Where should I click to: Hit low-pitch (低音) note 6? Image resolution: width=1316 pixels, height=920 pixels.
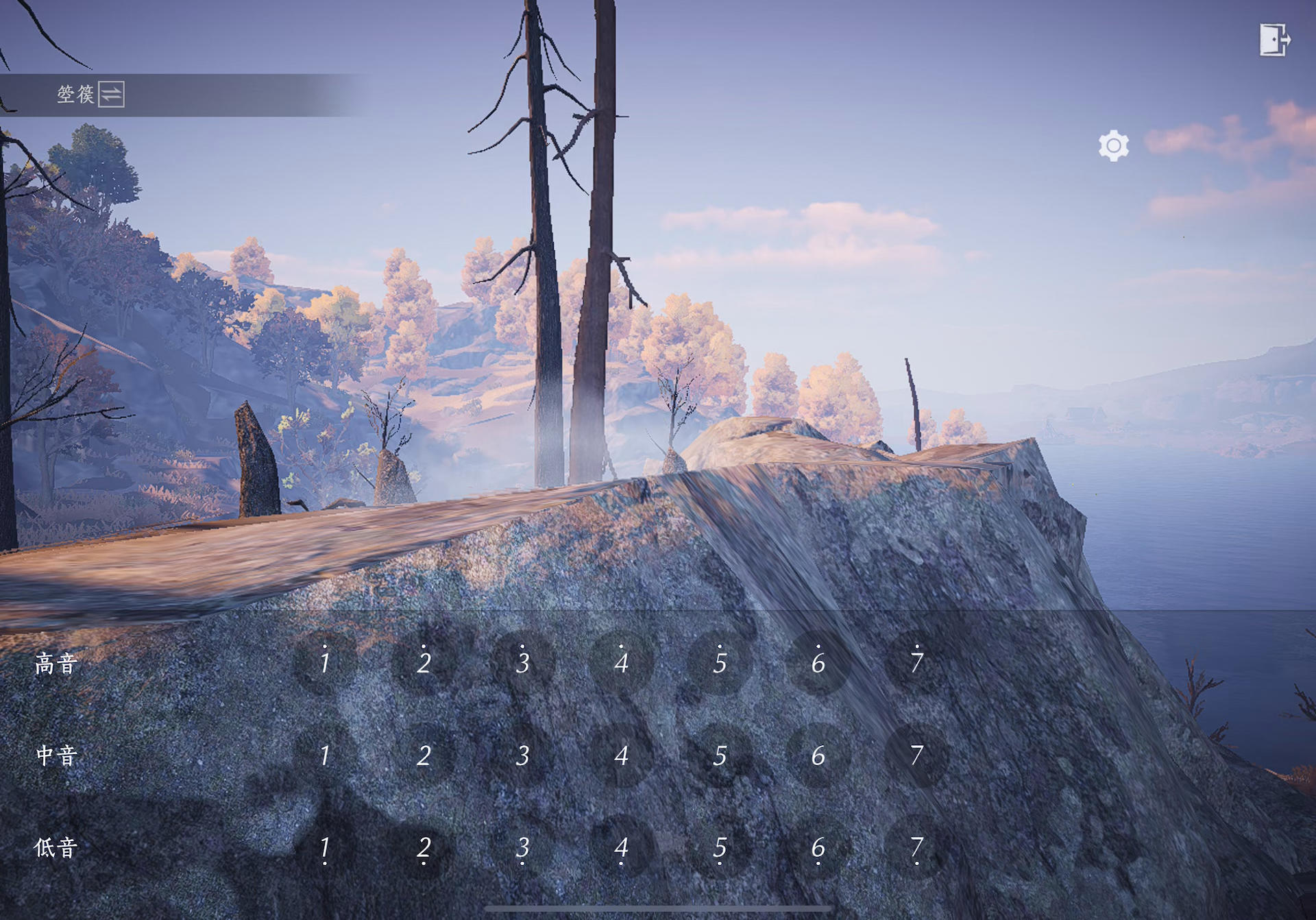pyautogui.click(x=818, y=848)
